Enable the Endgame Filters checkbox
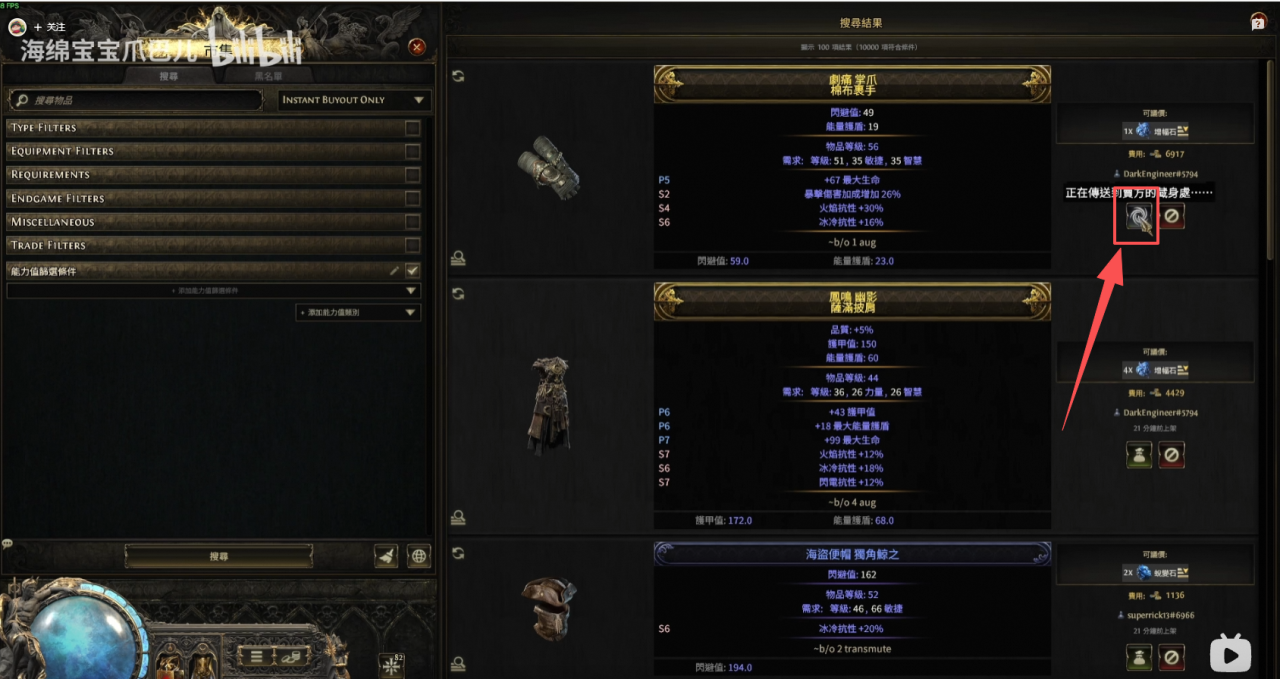Image resolution: width=1280 pixels, height=679 pixels. point(412,198)
